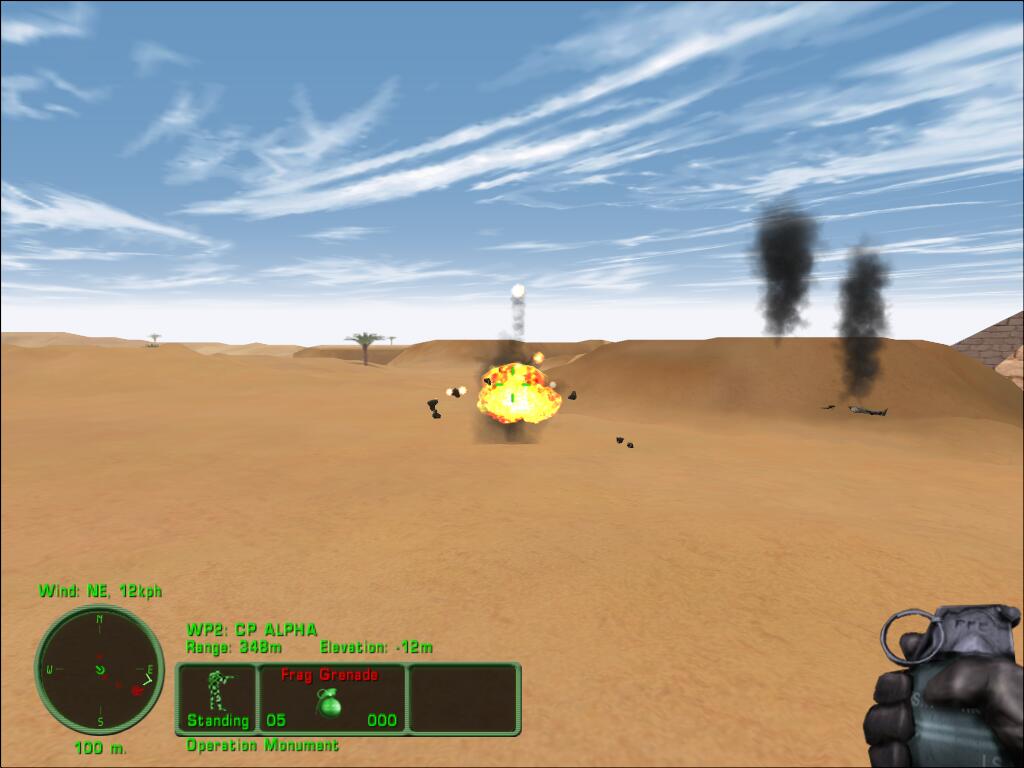Select the Frag Grenade weapon slot

331,698
